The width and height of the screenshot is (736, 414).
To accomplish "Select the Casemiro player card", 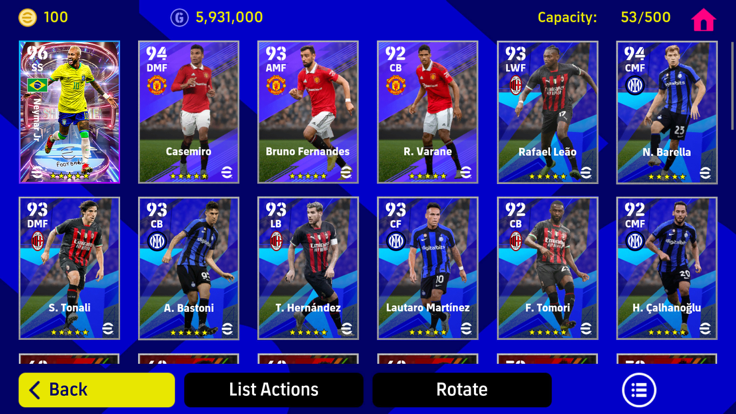I will pos(188,112).
